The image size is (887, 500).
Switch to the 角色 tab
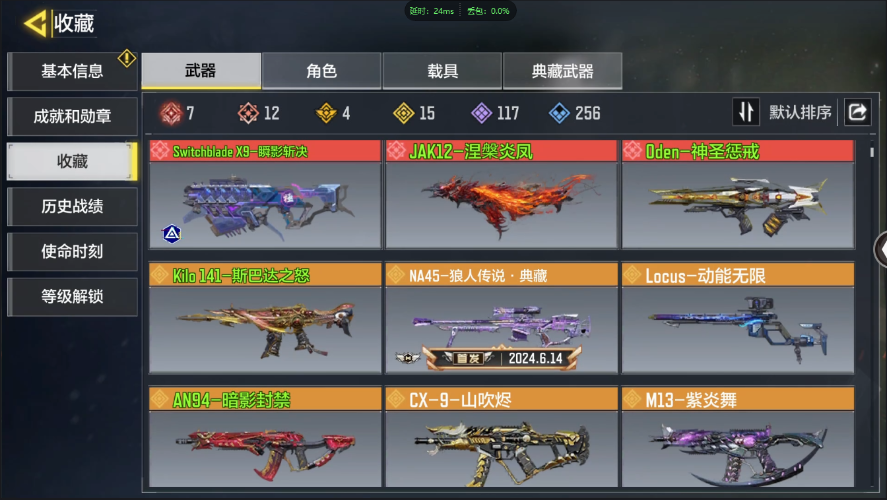point(321,71)
